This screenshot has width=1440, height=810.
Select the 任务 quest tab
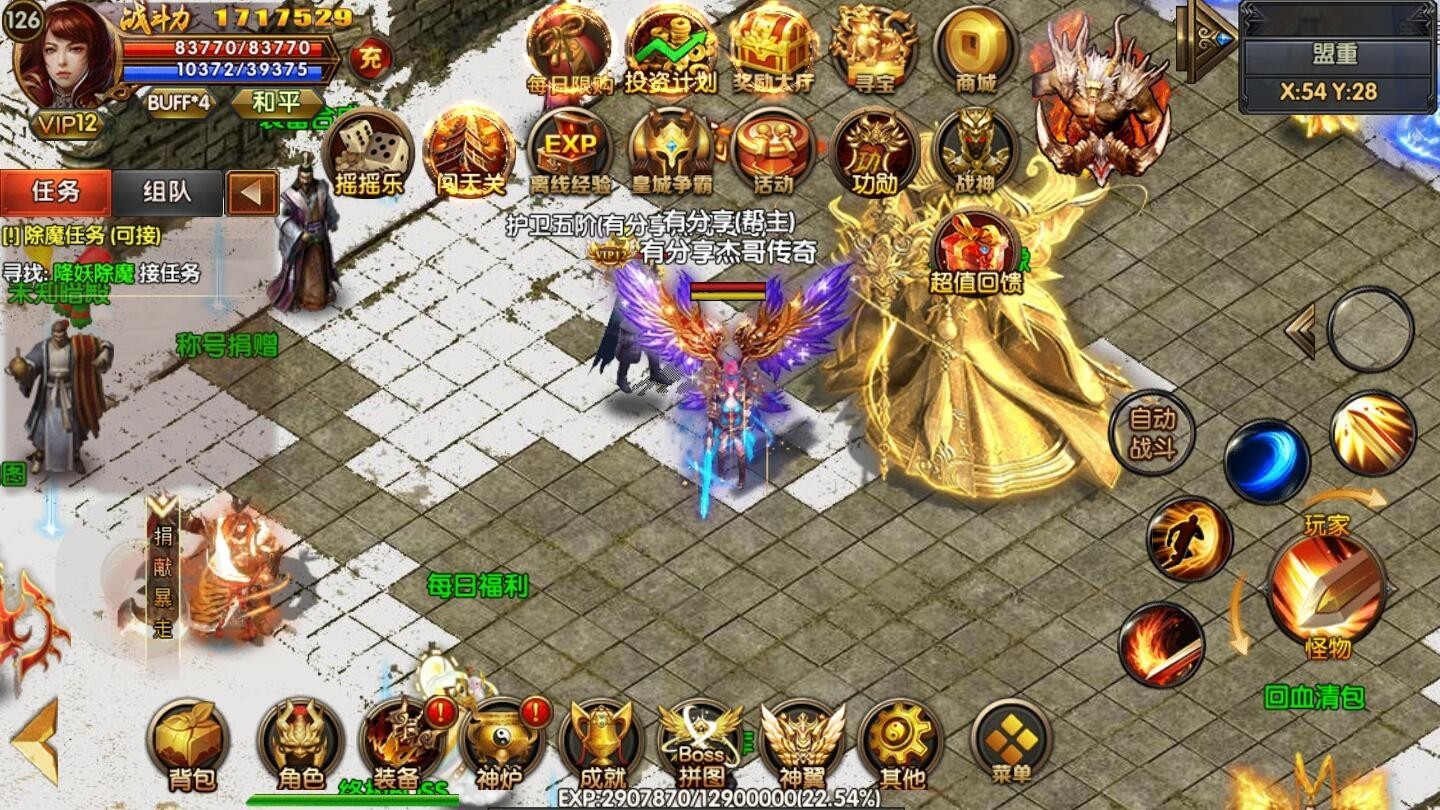(x=56, y=192)
